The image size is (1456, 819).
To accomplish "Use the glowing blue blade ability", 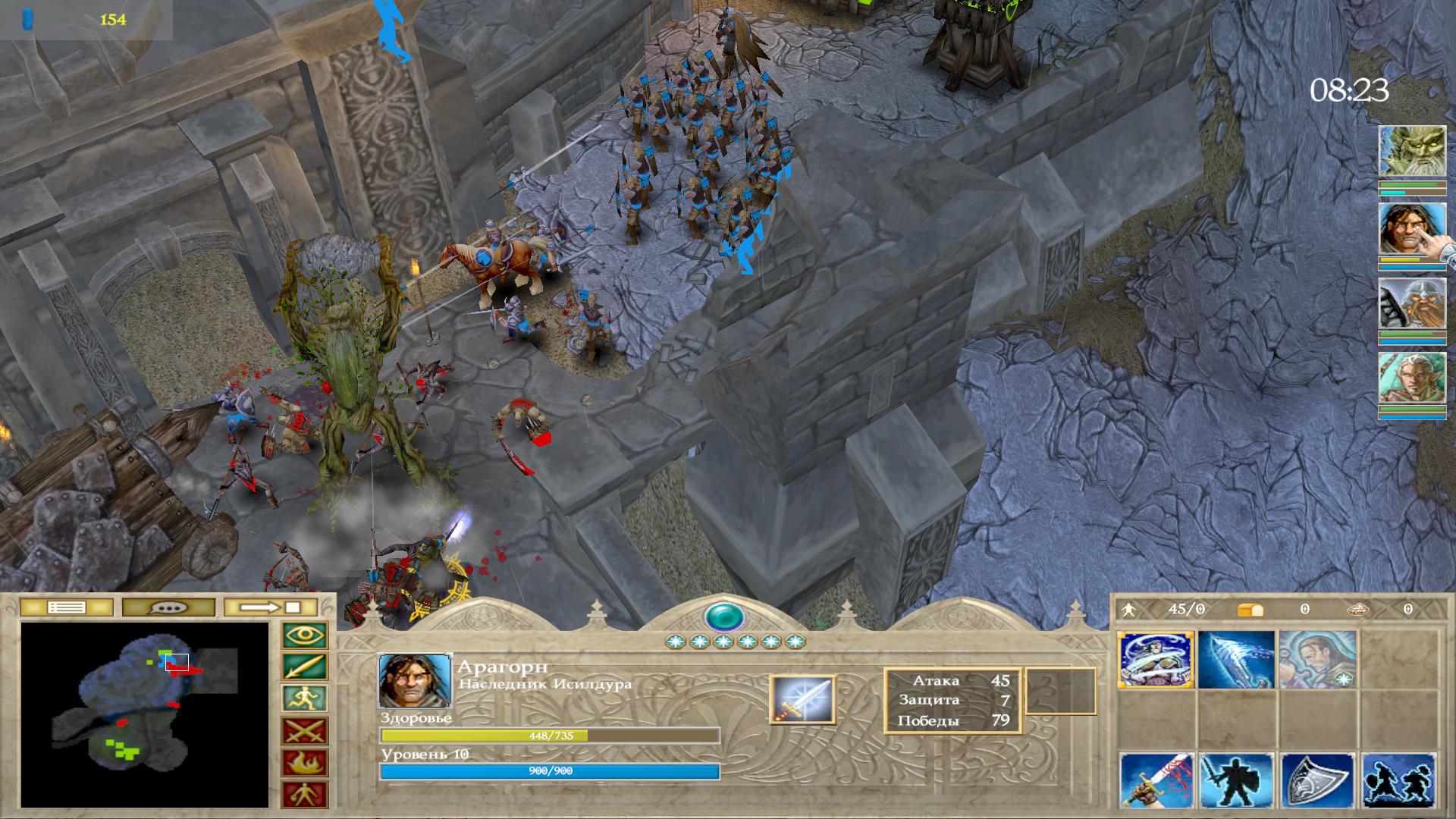I will click(x=1236, y=660).
